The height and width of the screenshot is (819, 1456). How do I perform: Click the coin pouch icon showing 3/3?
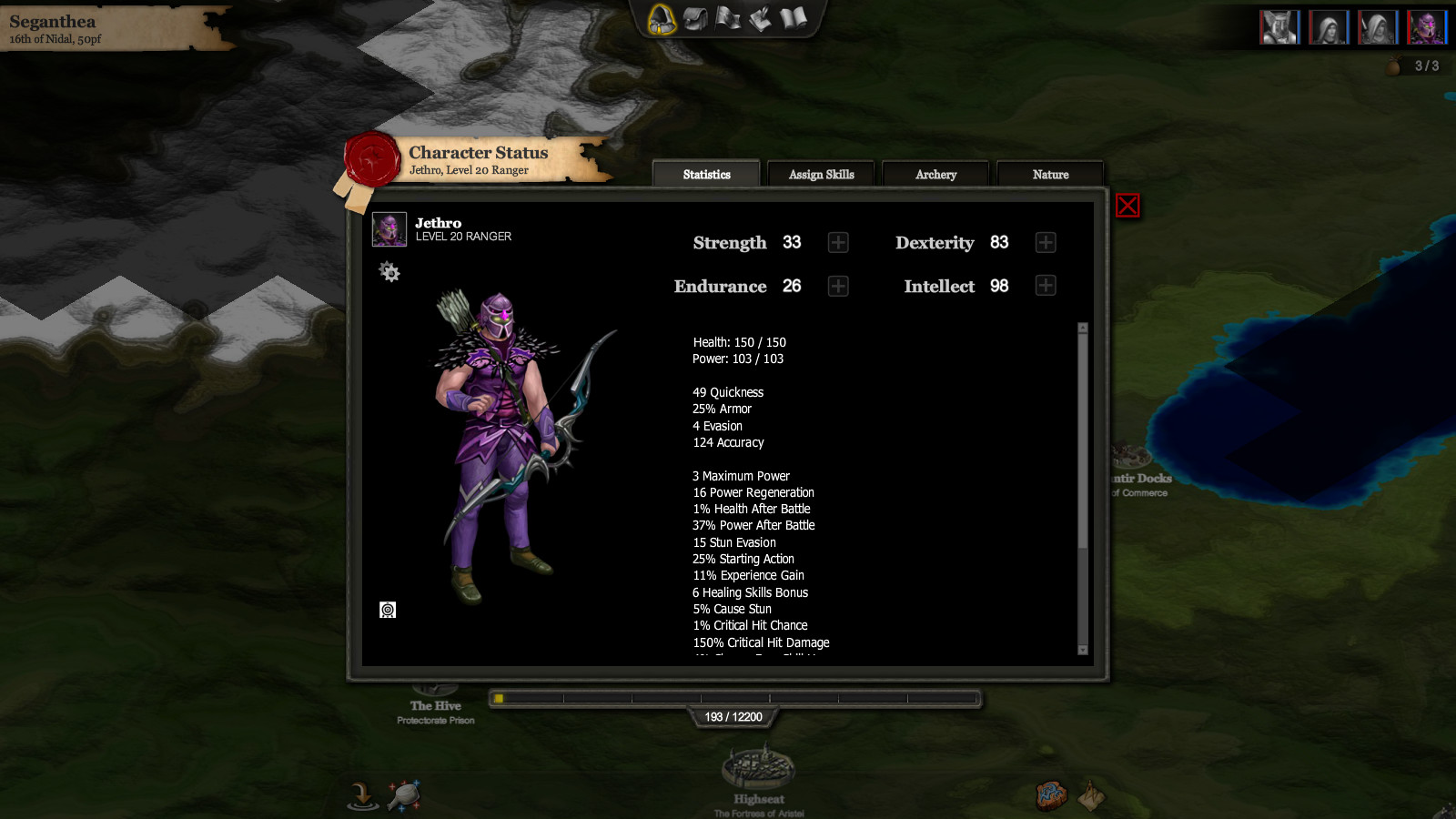tap(1394, 65)
